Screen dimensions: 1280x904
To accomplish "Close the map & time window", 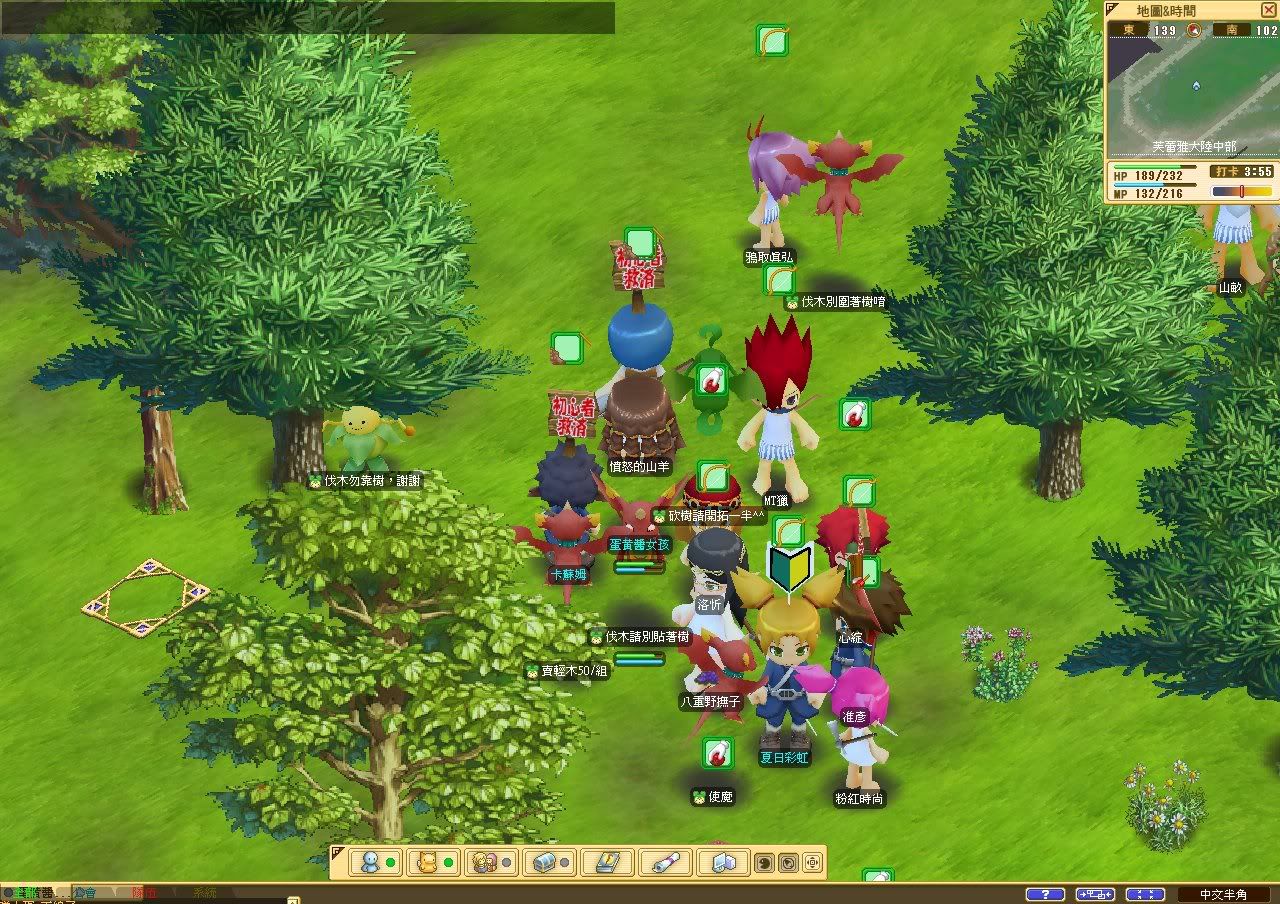I will point(1268,10).
